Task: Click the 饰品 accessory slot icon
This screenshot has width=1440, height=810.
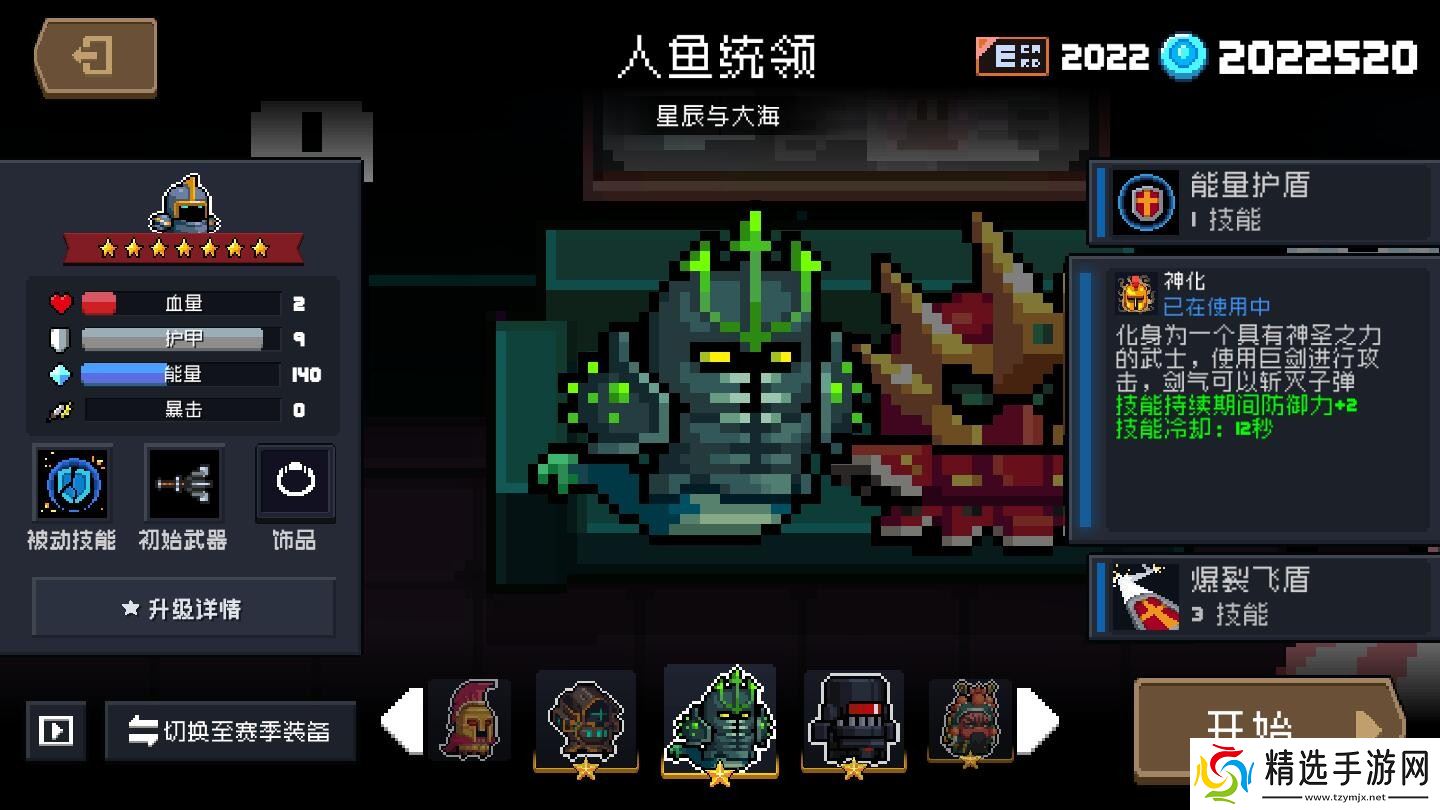Action: point(294,484)
